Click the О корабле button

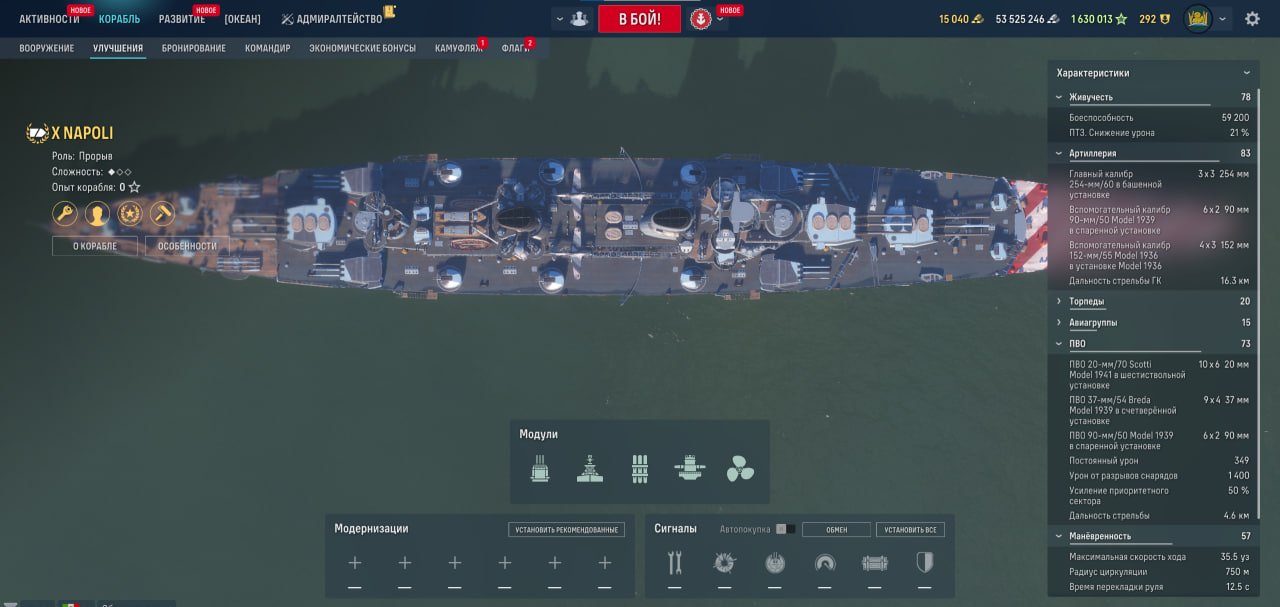tap(95, 246)
